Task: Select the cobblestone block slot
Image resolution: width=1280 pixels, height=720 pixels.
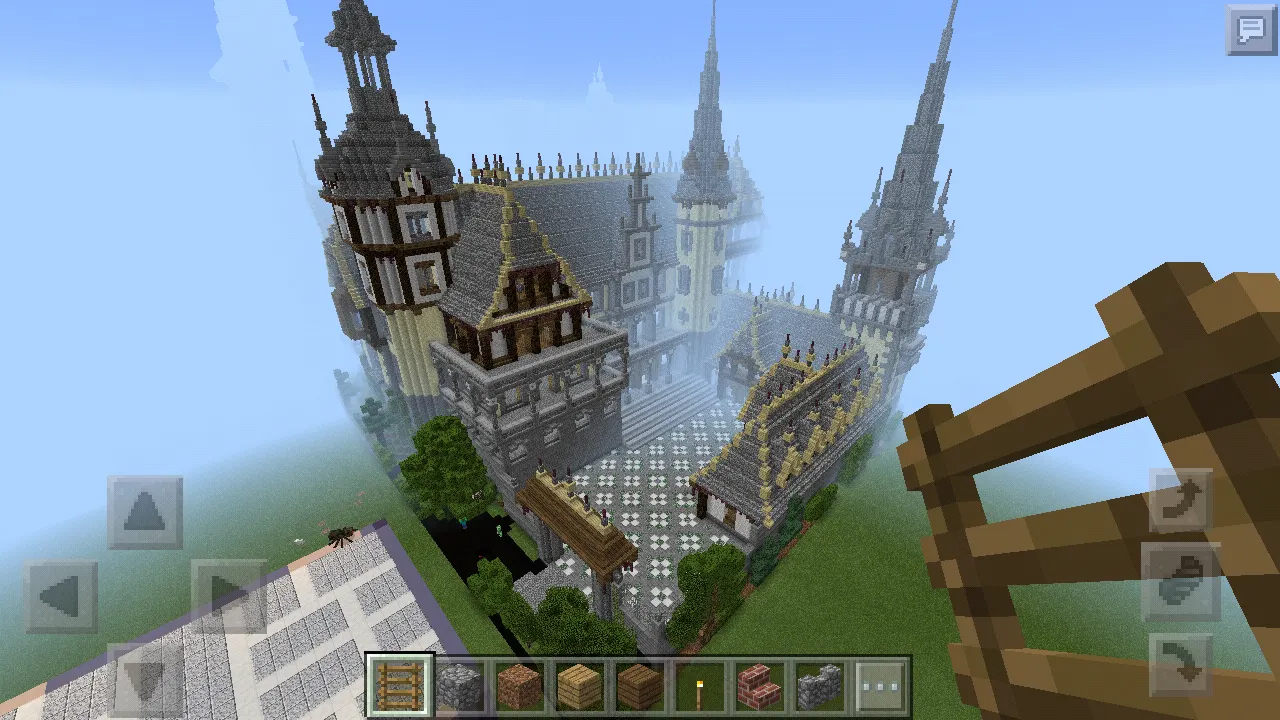Action: pos(460,686)
